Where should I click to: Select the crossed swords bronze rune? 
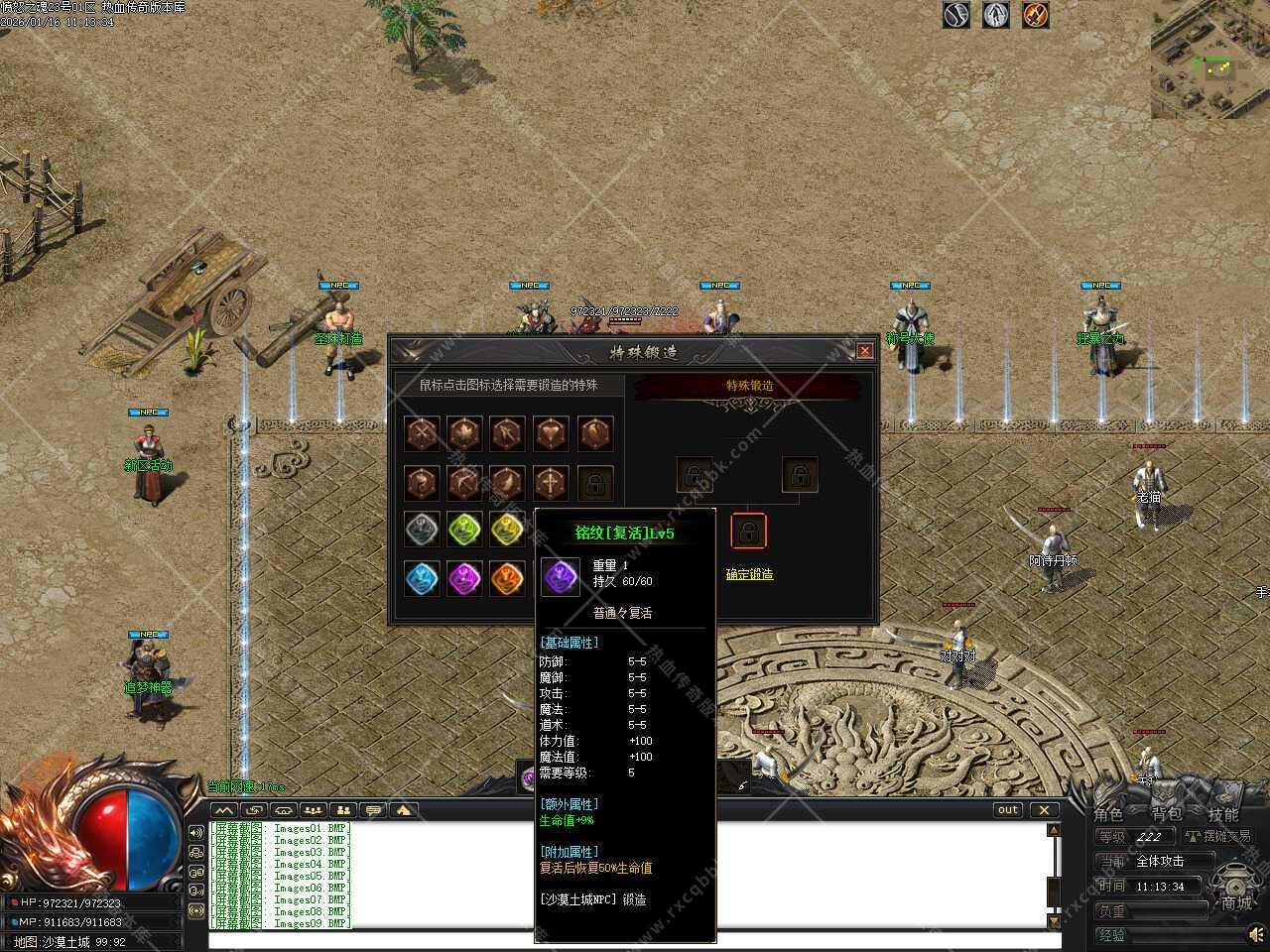(423, 433)
